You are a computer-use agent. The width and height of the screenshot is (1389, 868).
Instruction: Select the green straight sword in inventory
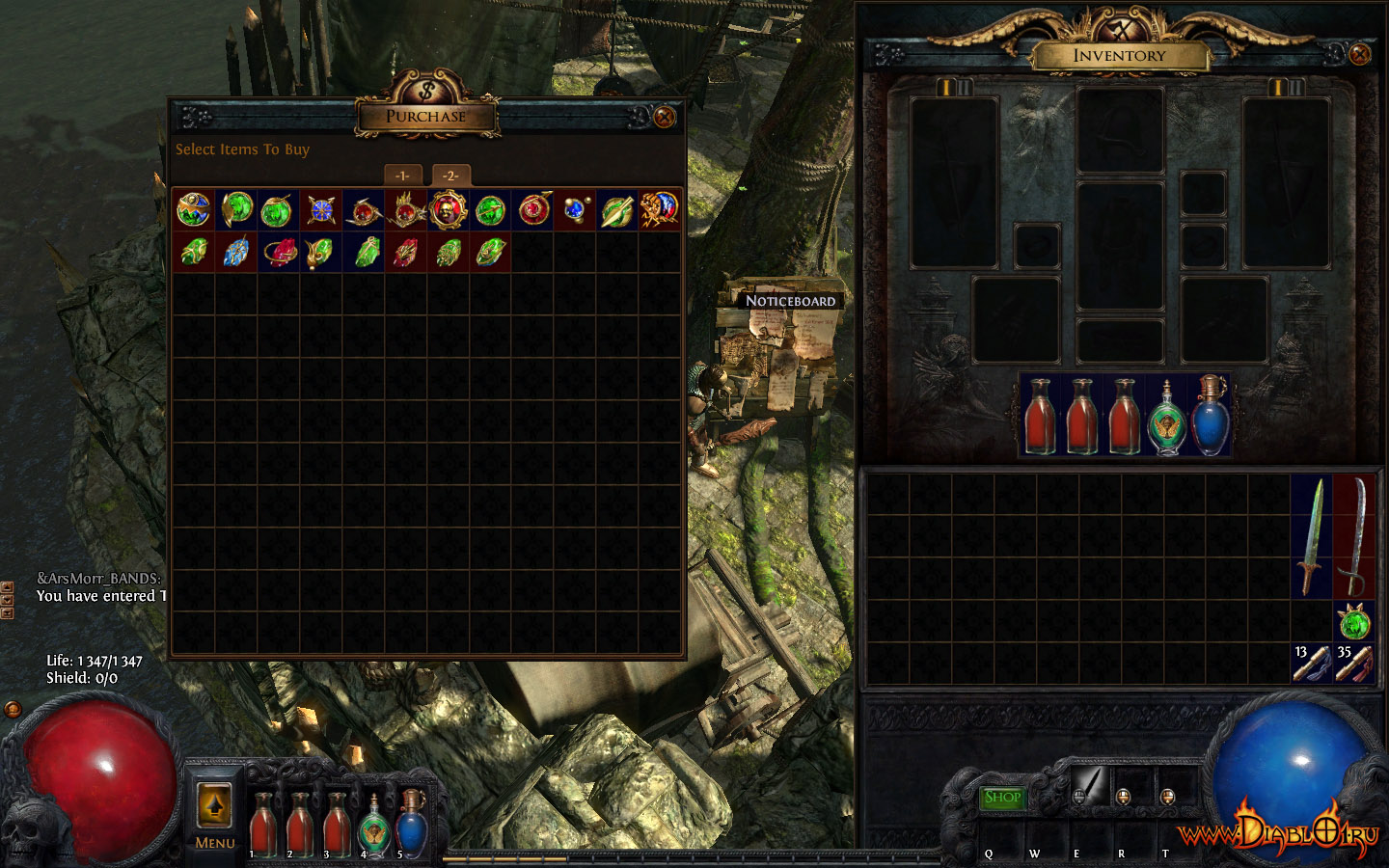coord(1311,535)
